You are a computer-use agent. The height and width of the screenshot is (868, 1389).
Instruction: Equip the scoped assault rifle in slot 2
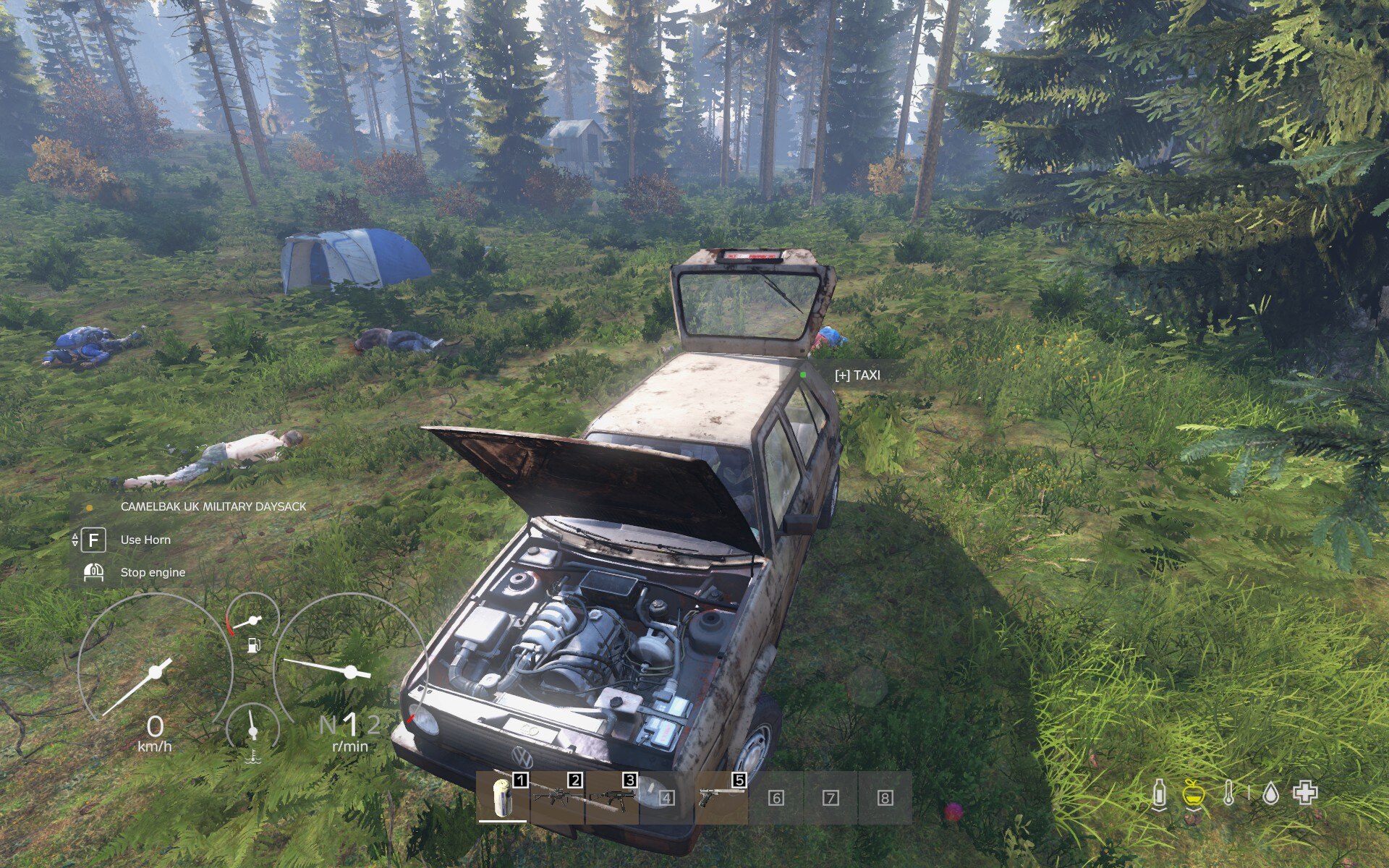[x=557, y=797]
